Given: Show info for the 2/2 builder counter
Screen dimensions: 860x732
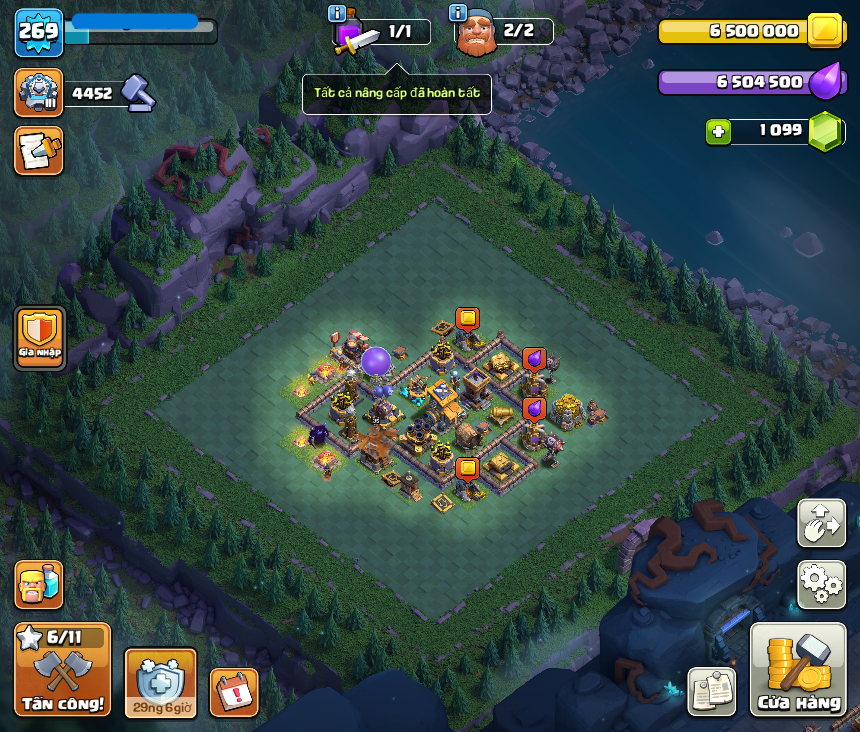Looking at the screenshot, I should pos(459,13).
